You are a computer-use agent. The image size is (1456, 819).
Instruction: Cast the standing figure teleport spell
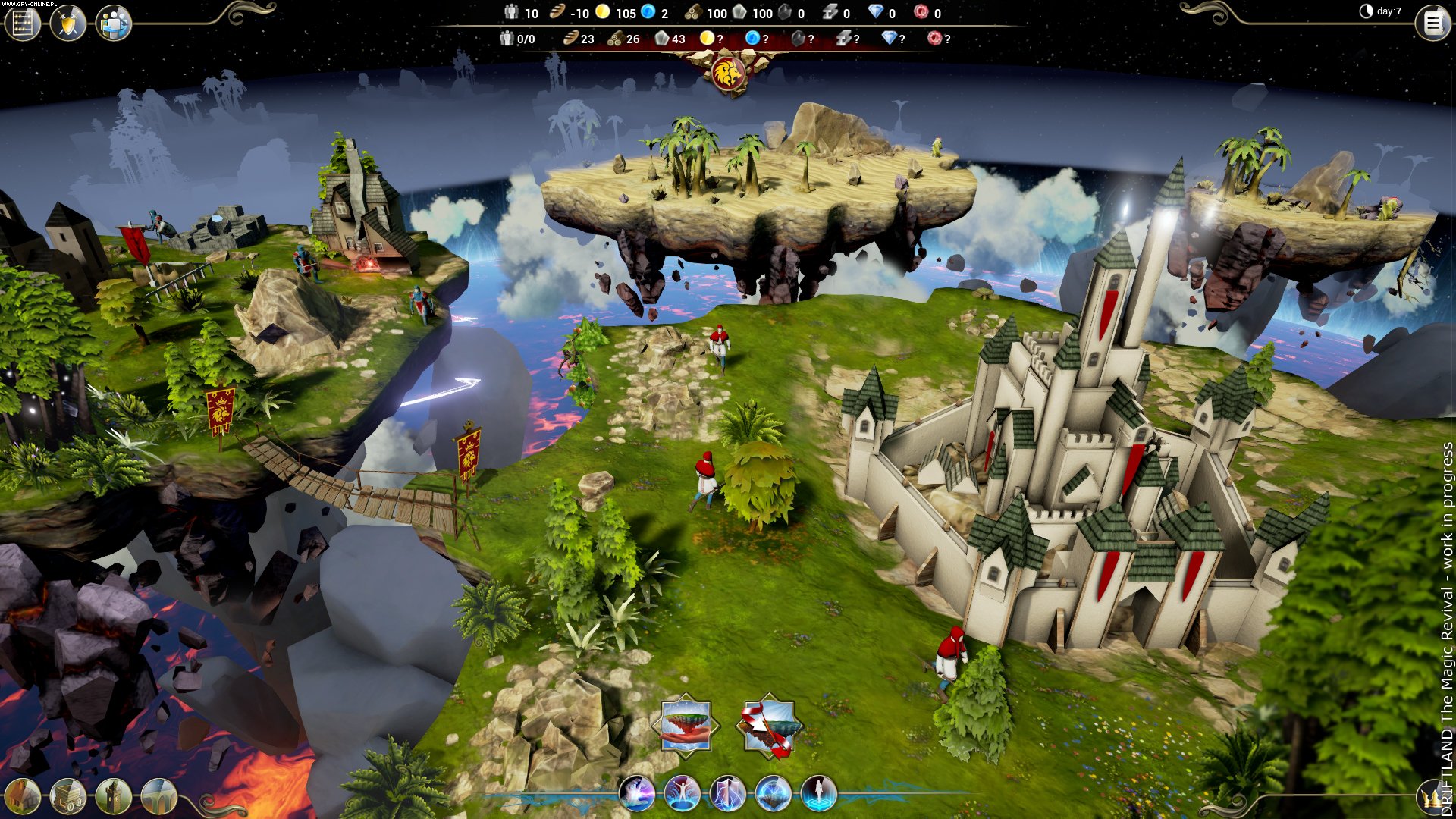click(x=819, y=793)
